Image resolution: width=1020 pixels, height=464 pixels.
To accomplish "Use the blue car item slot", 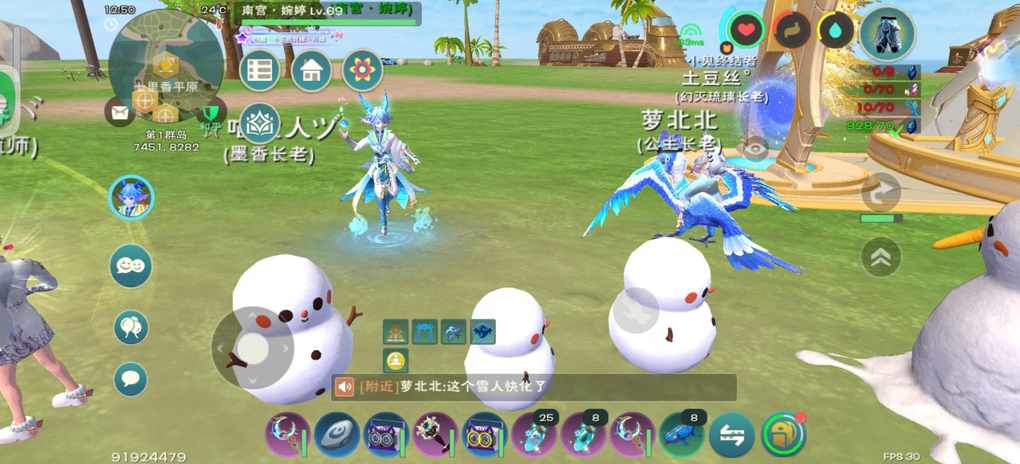I will tap(683, 434).
